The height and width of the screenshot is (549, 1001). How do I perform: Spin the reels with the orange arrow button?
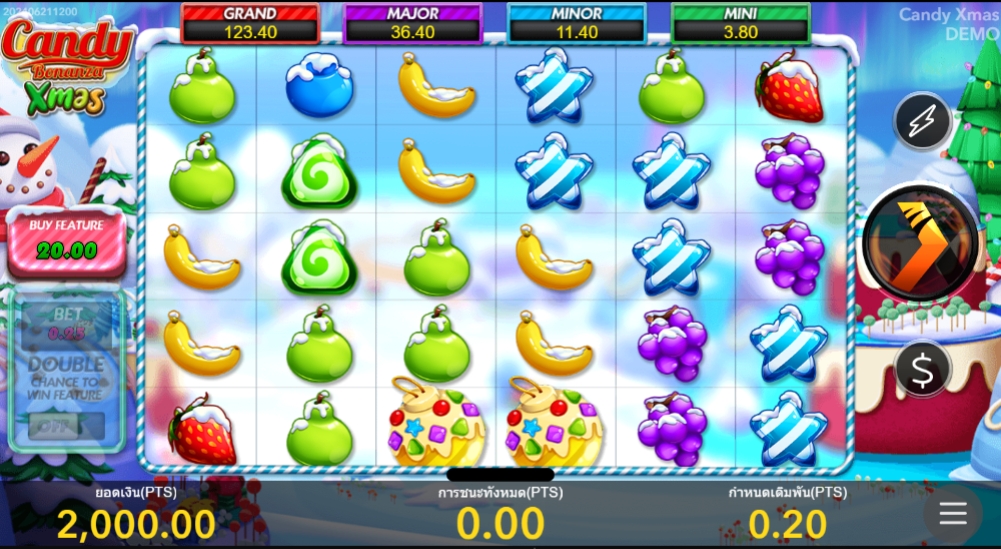[x=920, y=243]
